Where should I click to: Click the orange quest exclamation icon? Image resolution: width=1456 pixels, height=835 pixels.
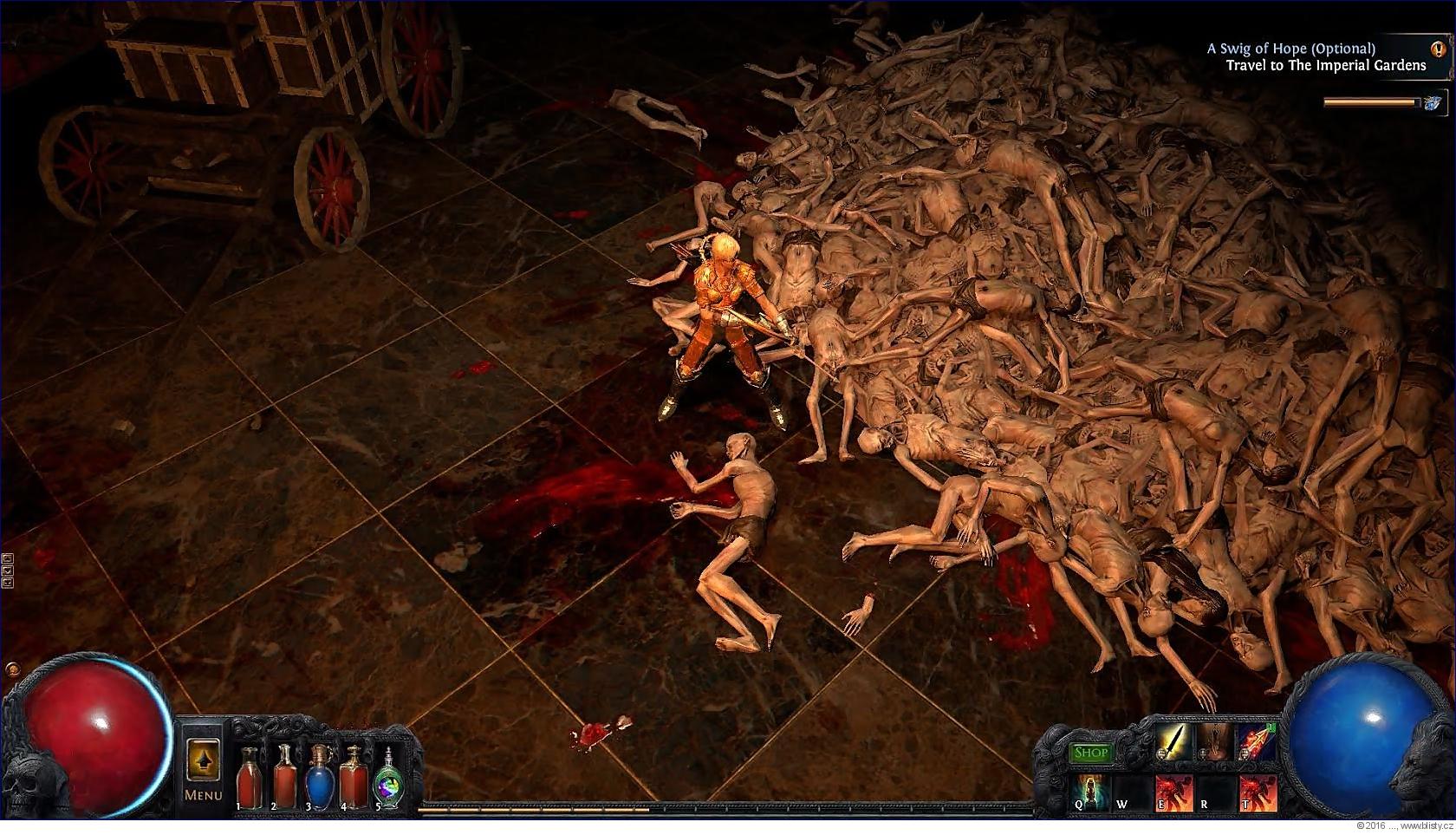tap(1439, 49)
